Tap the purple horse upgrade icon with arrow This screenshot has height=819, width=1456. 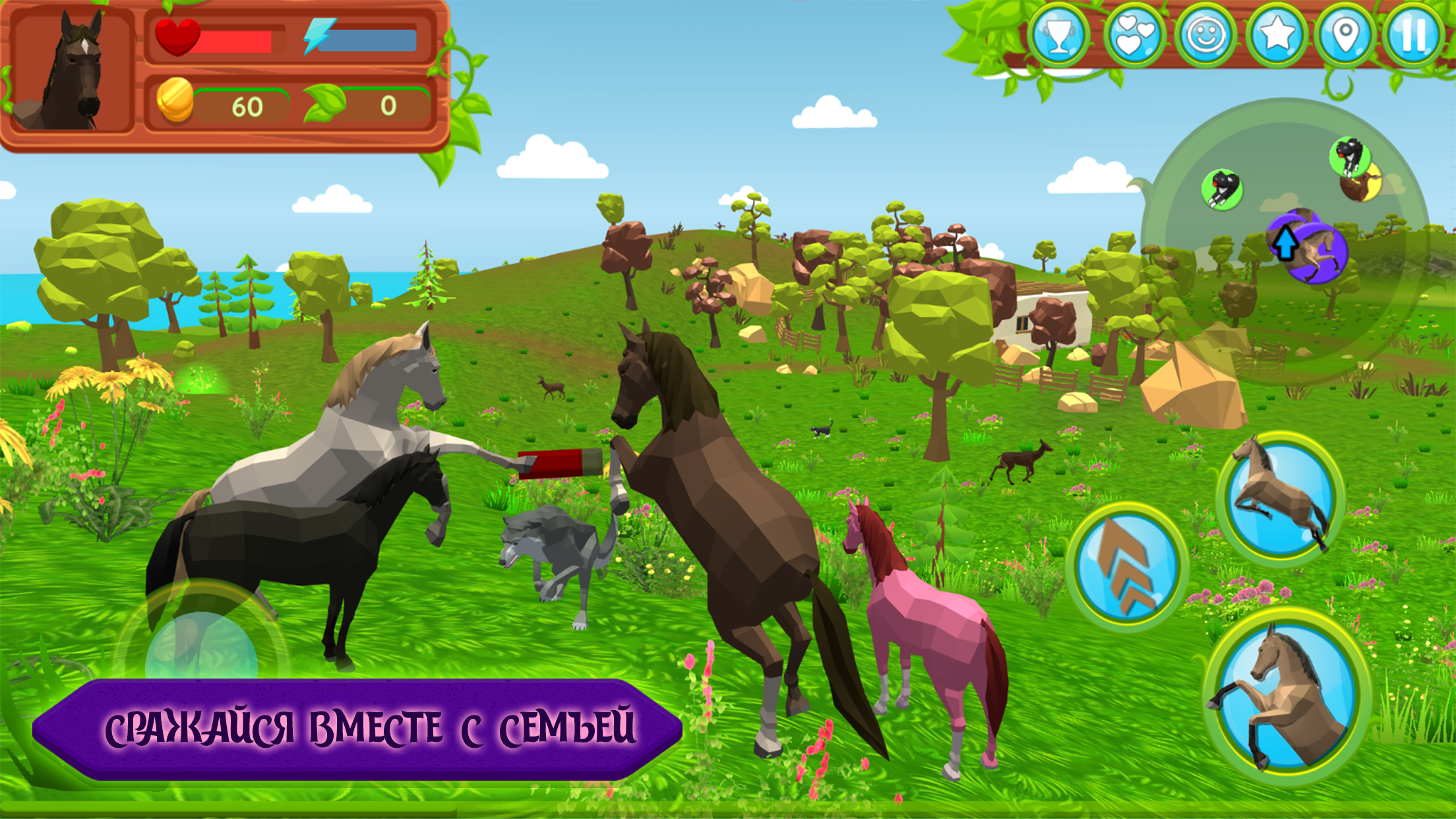[1308, 247]
